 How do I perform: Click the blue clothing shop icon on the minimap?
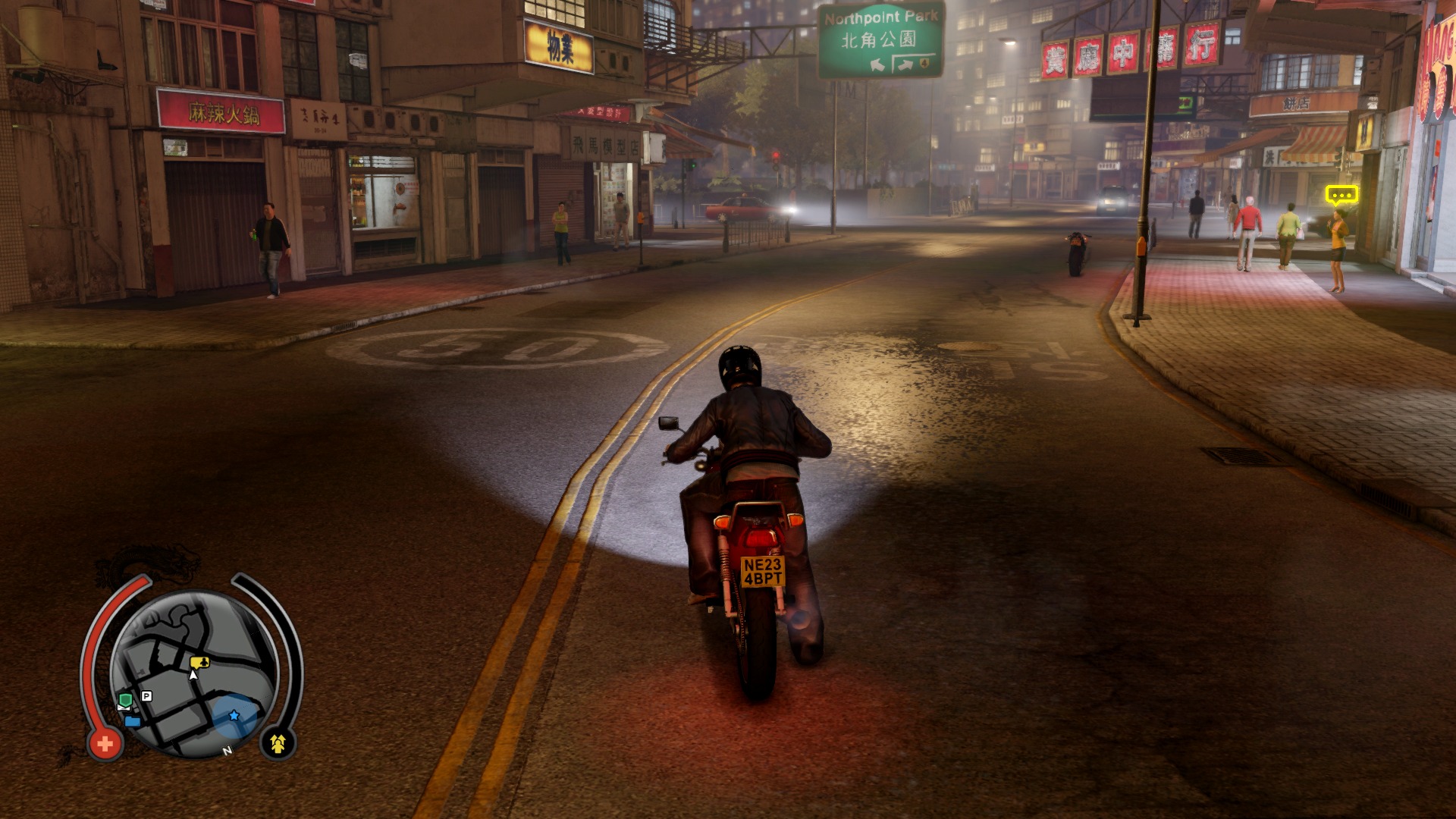click(x=133, y=721)
